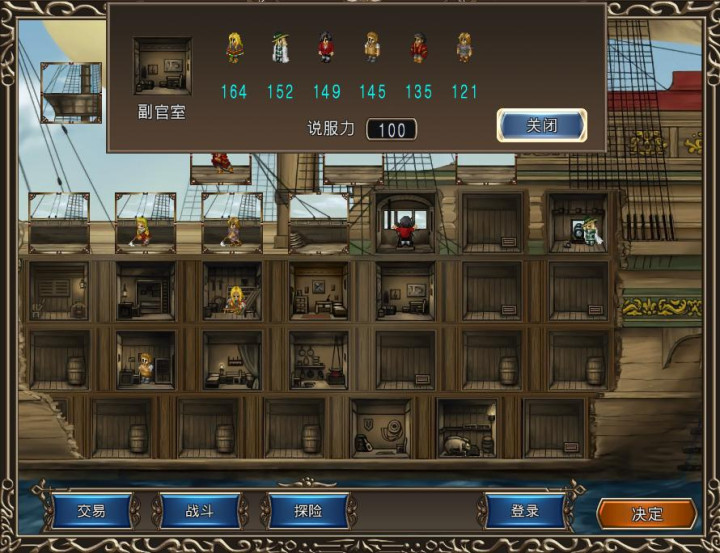Select the cabin with the green-hat officer
The image size is (720, 553).
tap(579, 222)
